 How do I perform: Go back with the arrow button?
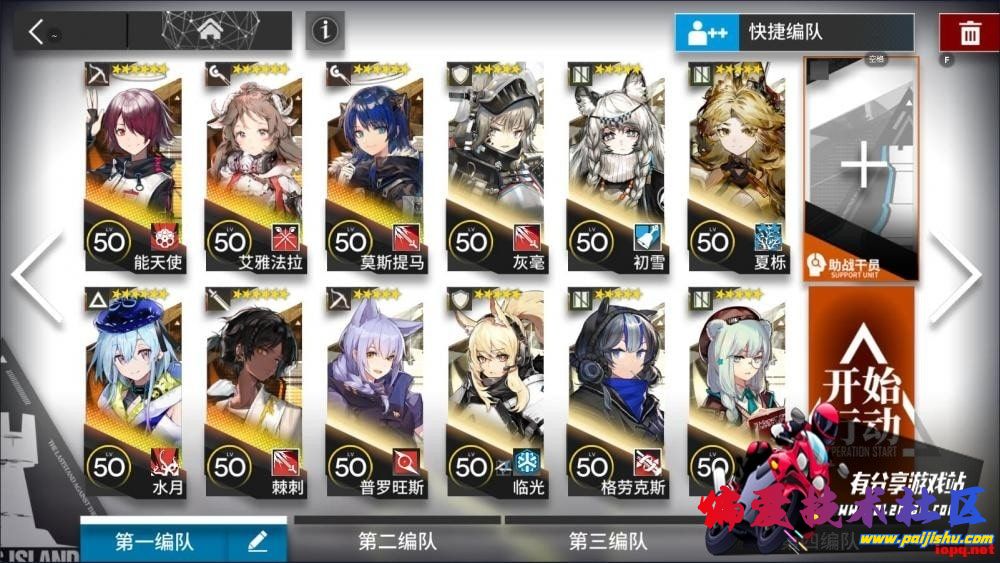[38, 31]
